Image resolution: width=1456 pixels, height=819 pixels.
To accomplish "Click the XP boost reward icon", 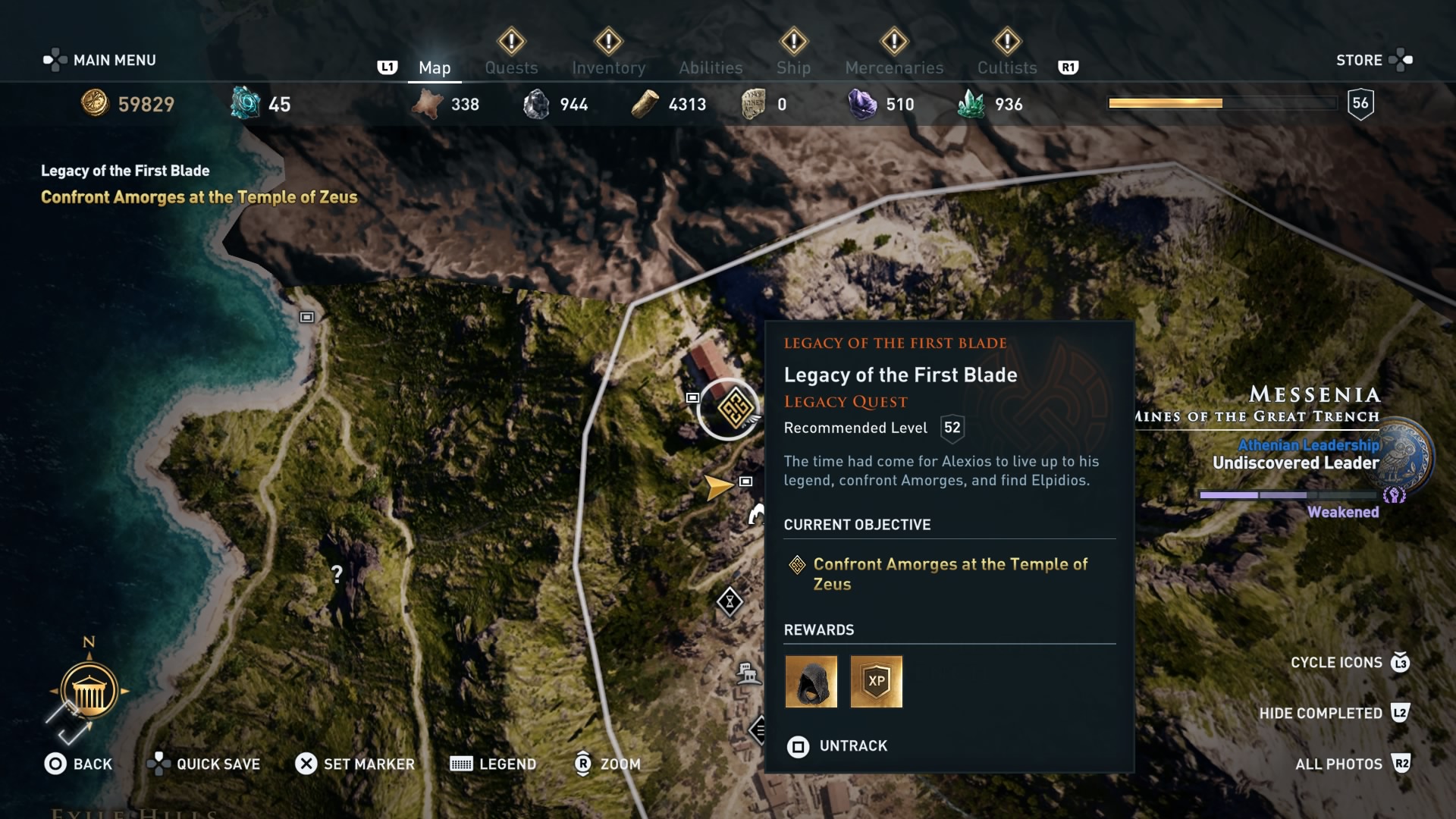I will point(877,681).
